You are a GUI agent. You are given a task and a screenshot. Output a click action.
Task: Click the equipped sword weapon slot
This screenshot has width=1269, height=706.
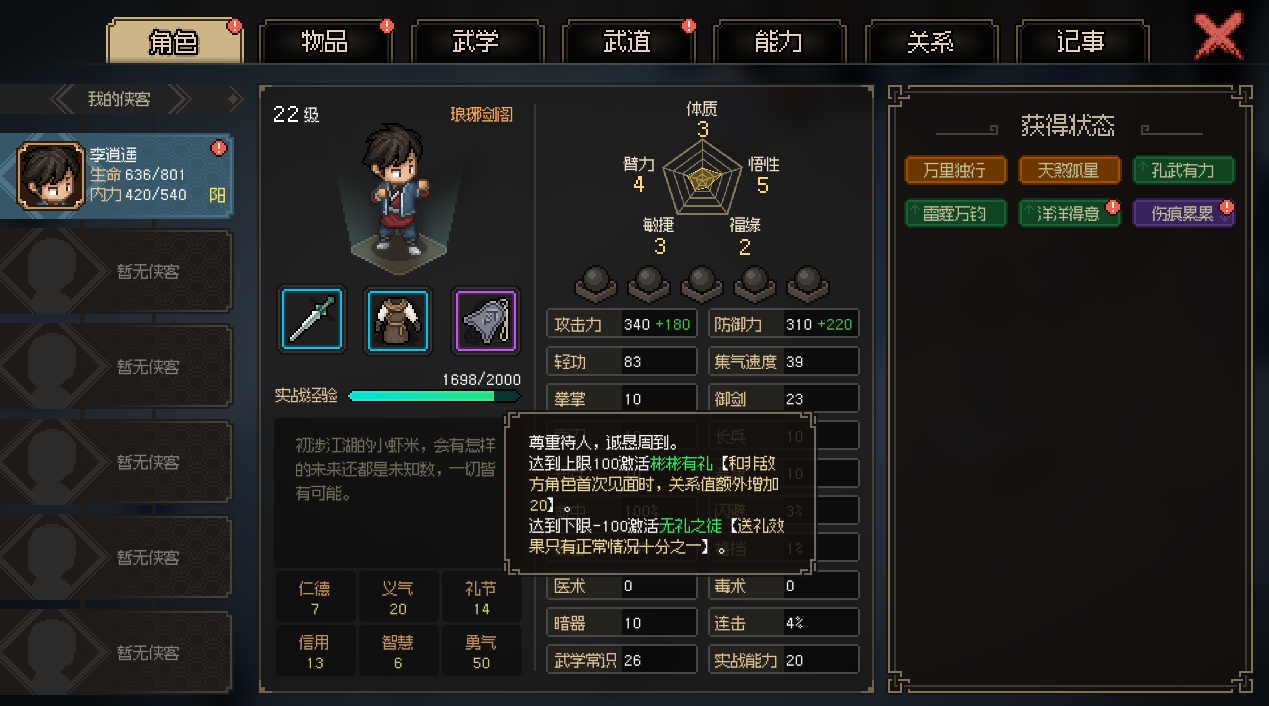pyautogui.click(x=312, y=320)
